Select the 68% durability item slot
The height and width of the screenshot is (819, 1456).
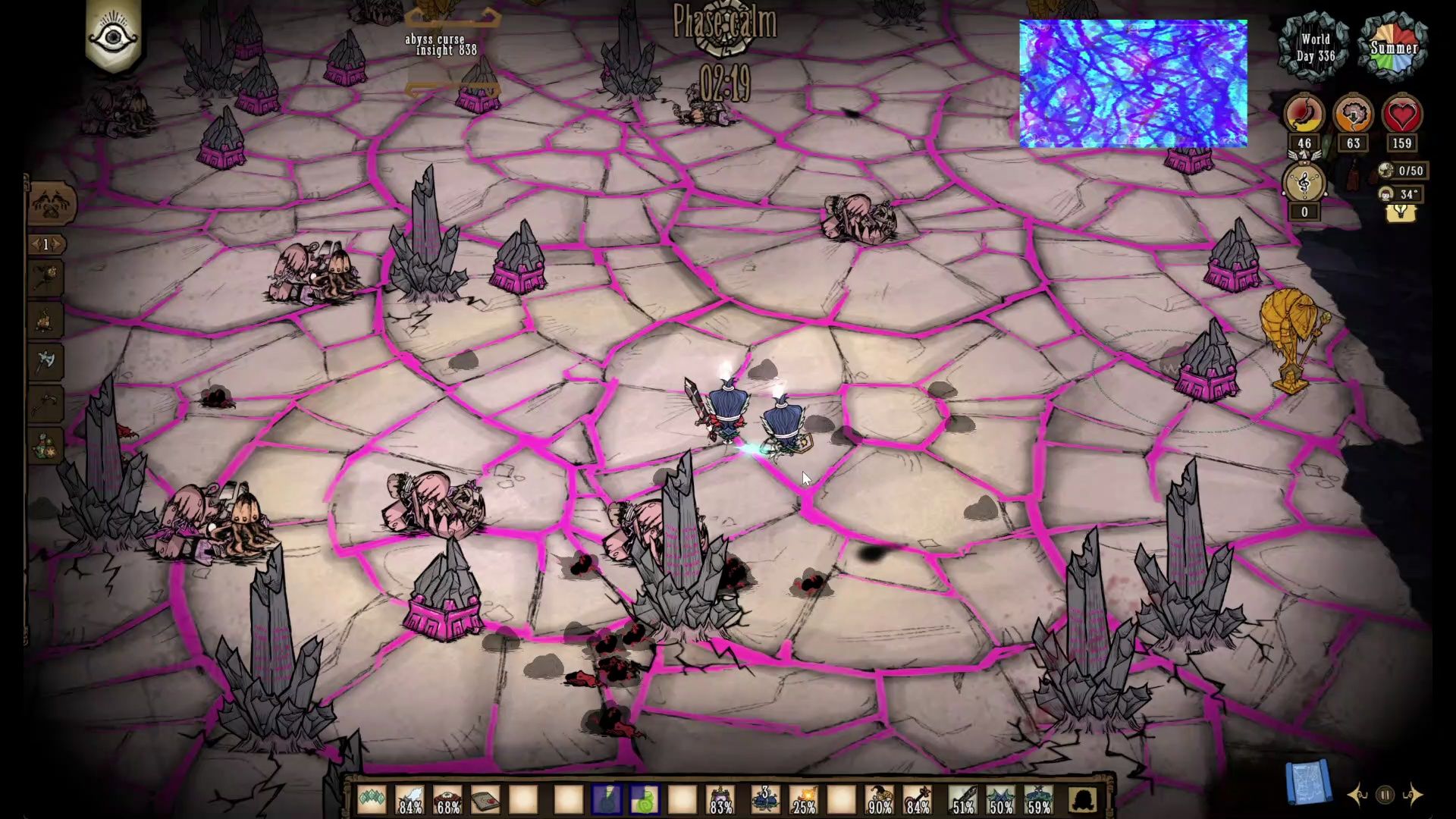point(447,799)
